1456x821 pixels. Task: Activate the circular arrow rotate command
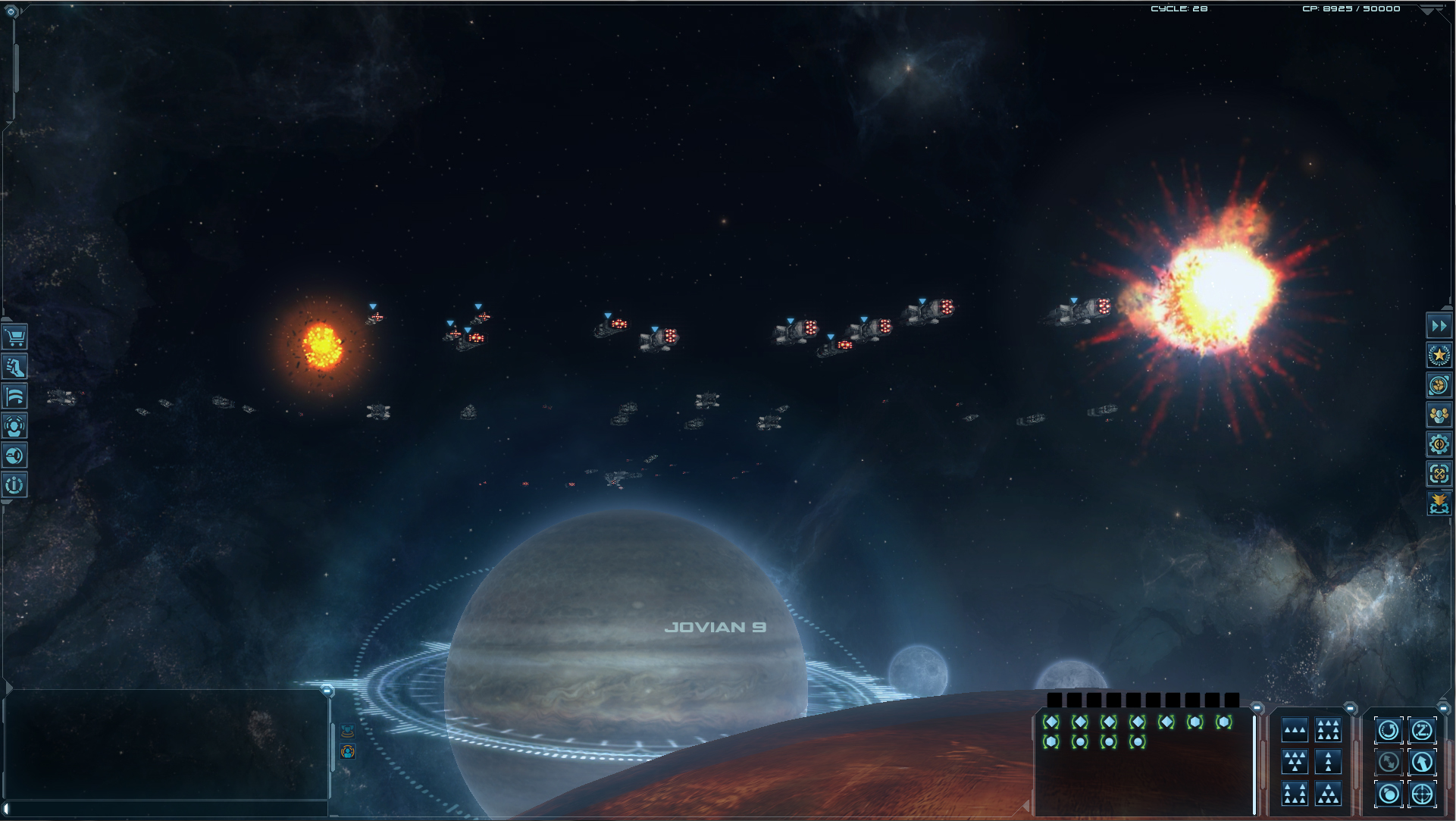click(1389, 731)
